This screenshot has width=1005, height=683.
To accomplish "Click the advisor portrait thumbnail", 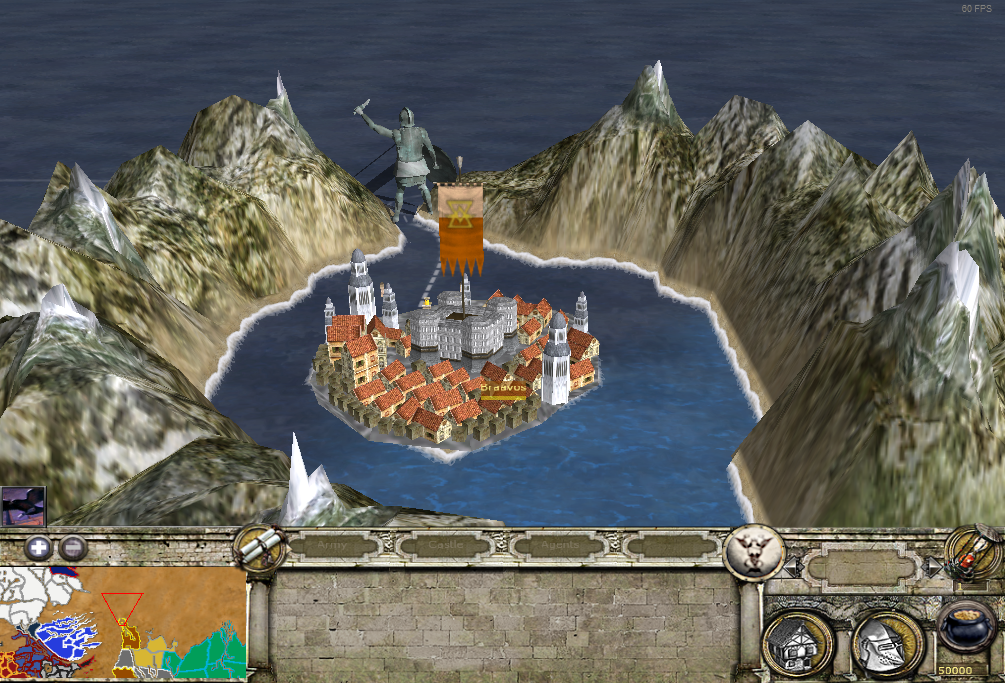I will [x=23, y=506].
